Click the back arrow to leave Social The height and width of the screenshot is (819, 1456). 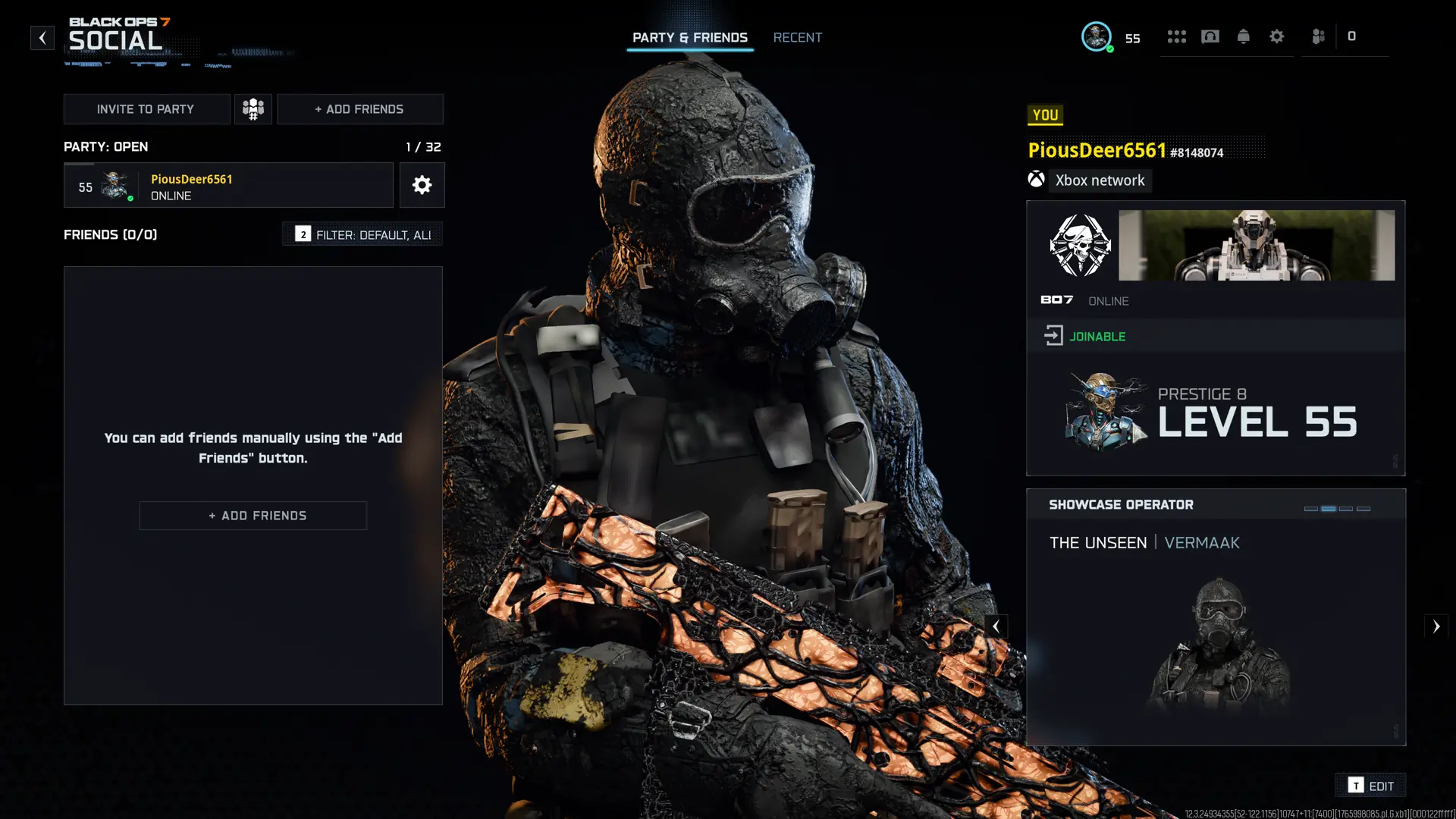42,37
